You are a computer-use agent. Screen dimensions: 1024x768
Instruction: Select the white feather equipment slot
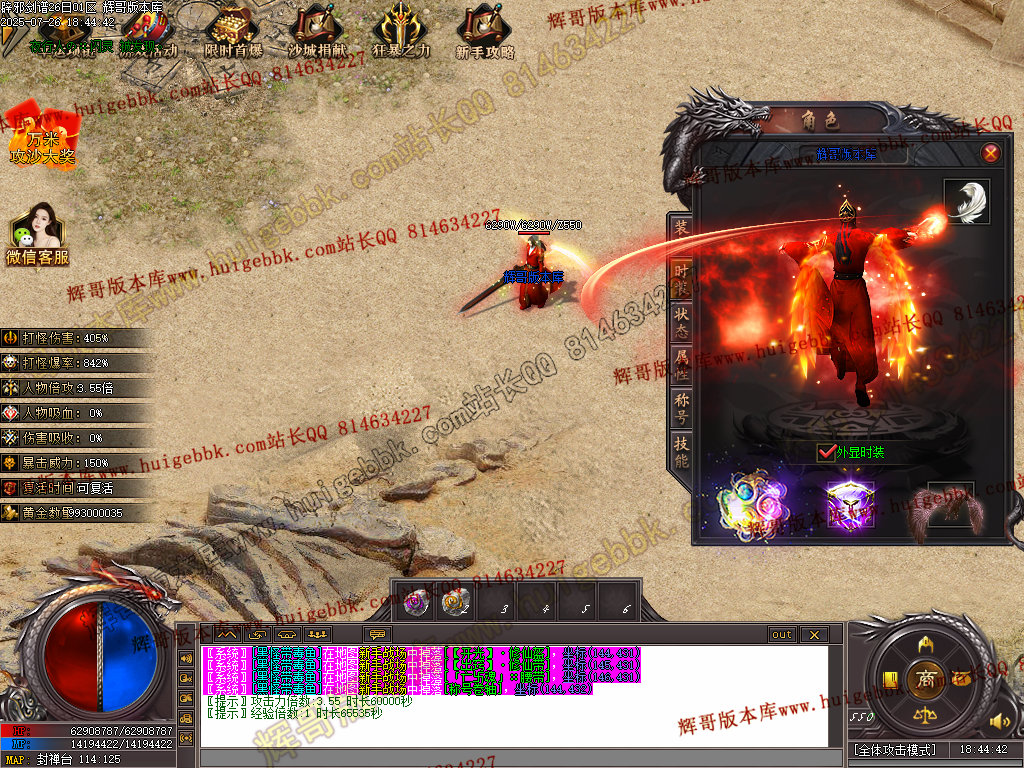click(966, 202)
